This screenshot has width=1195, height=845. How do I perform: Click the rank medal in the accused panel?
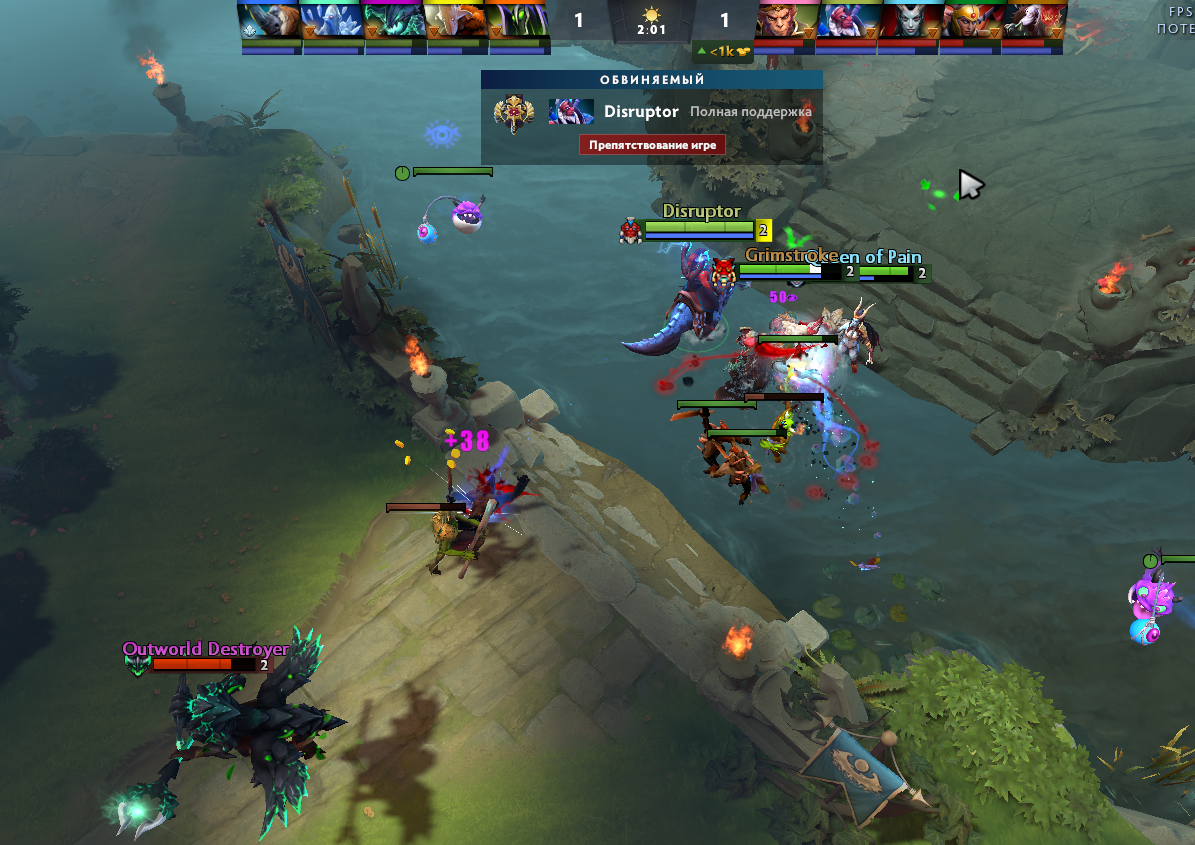[514, 112]
